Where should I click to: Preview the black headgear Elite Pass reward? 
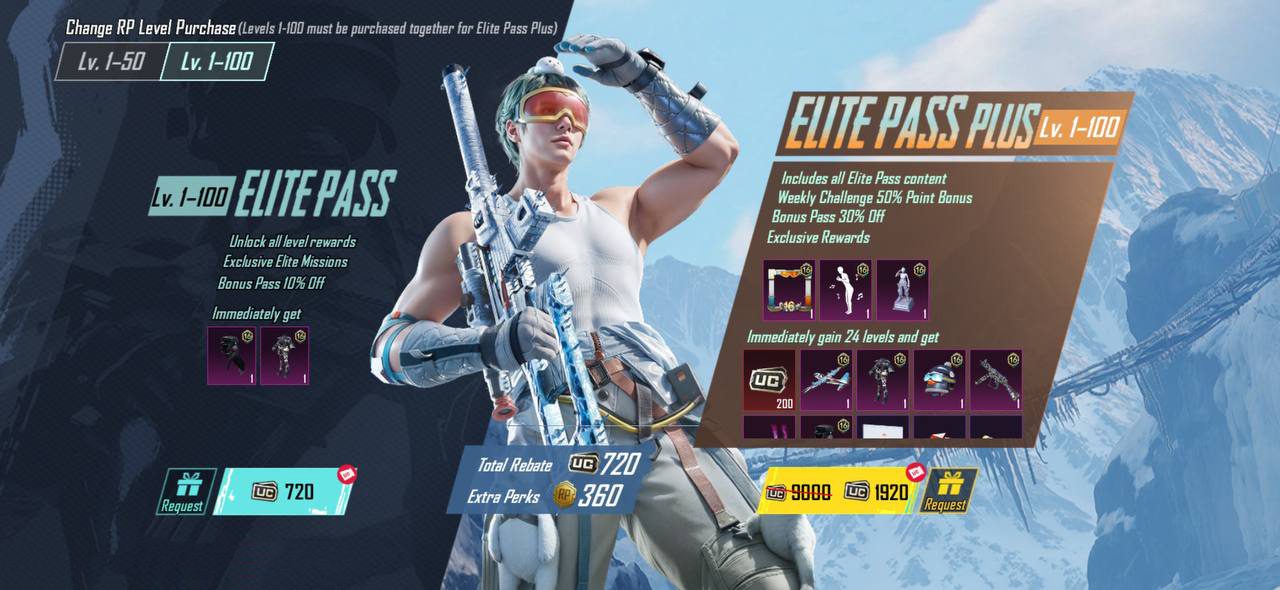232,355
